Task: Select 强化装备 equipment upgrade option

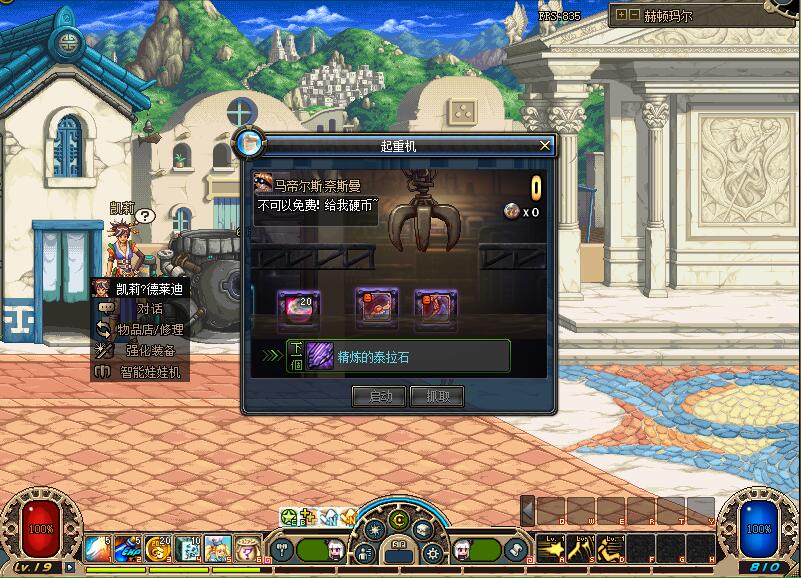Action: pos(150,351)
